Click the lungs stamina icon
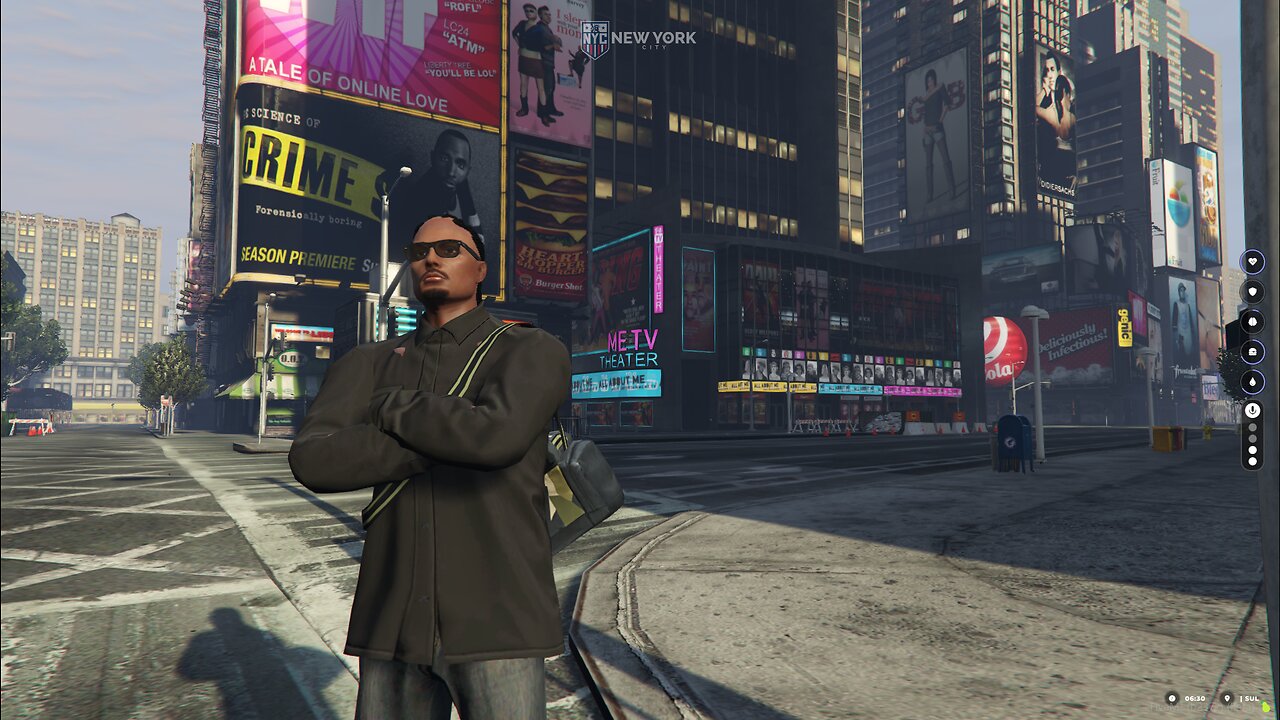Image resolution: width=1280 pixels, height=720 pixels. [x=1252, y=320]
